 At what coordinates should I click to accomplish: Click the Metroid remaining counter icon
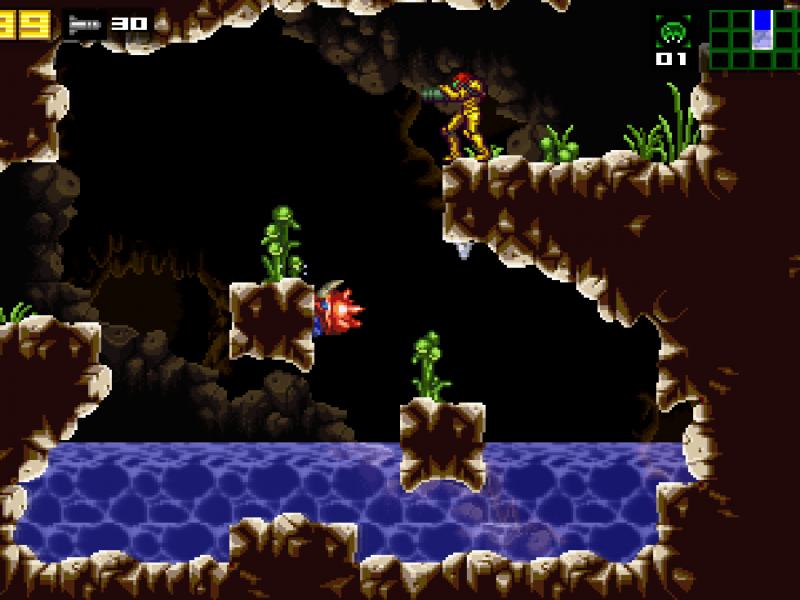click(x=672, y=32)
